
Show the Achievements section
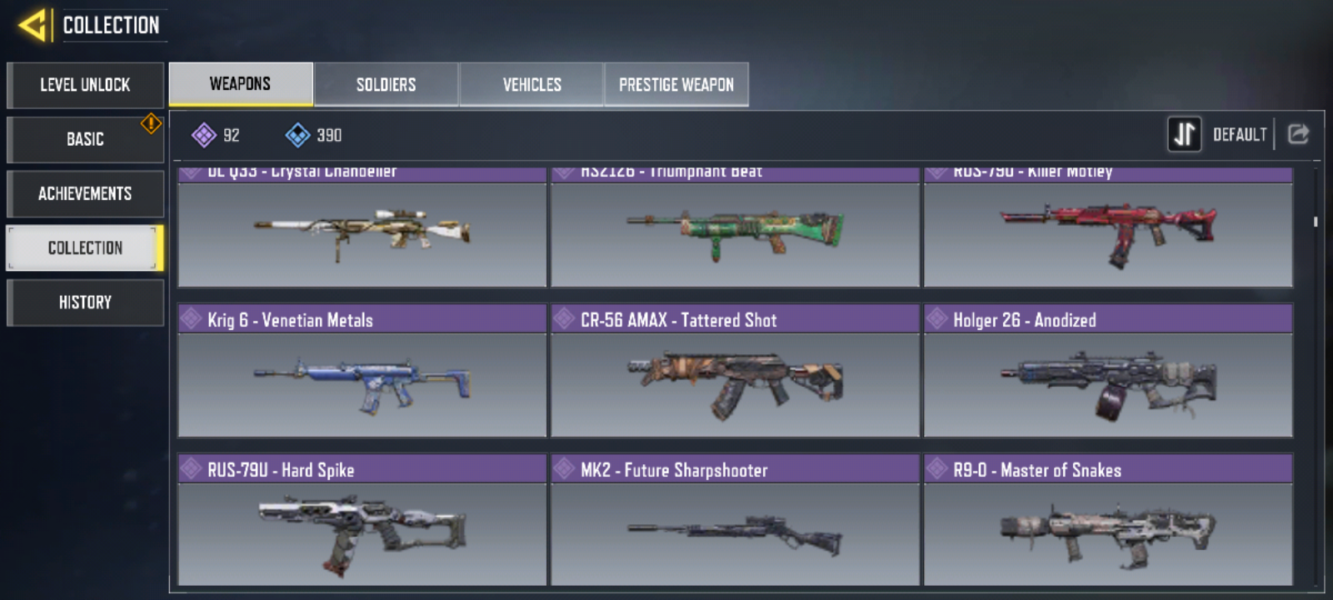(85, 193)
